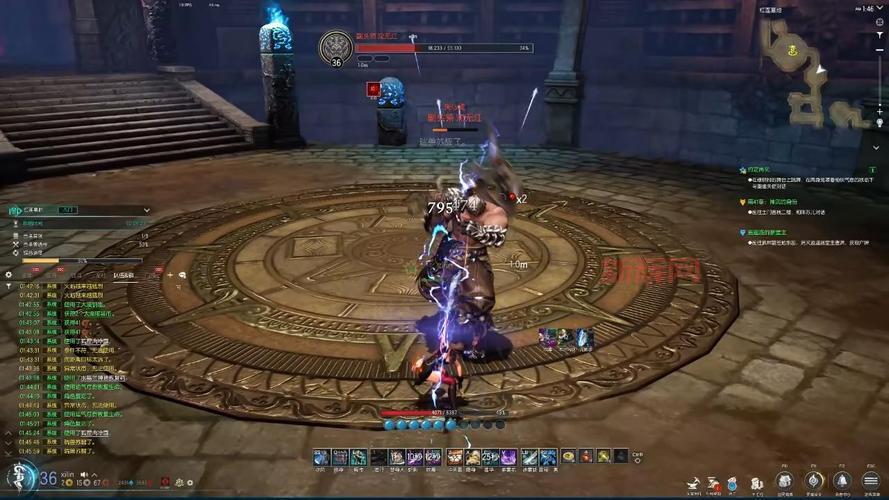This screenshot has width=889, height=500.
Task: Add a new chat tab
Action: pyautogui.click(x=169, y=274)
